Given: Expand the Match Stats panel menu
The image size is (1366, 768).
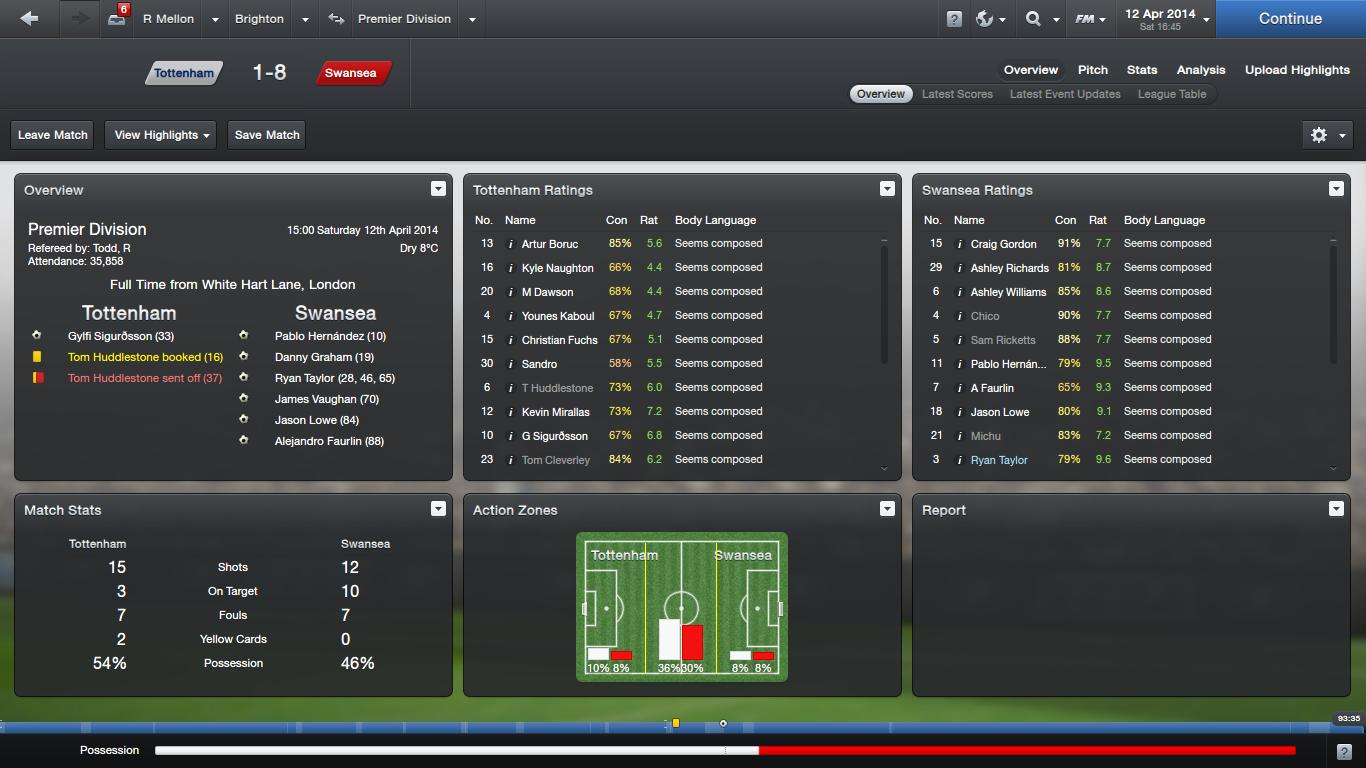Looking at the screenshot, I should pyautogui.click(x=437, y=509).
